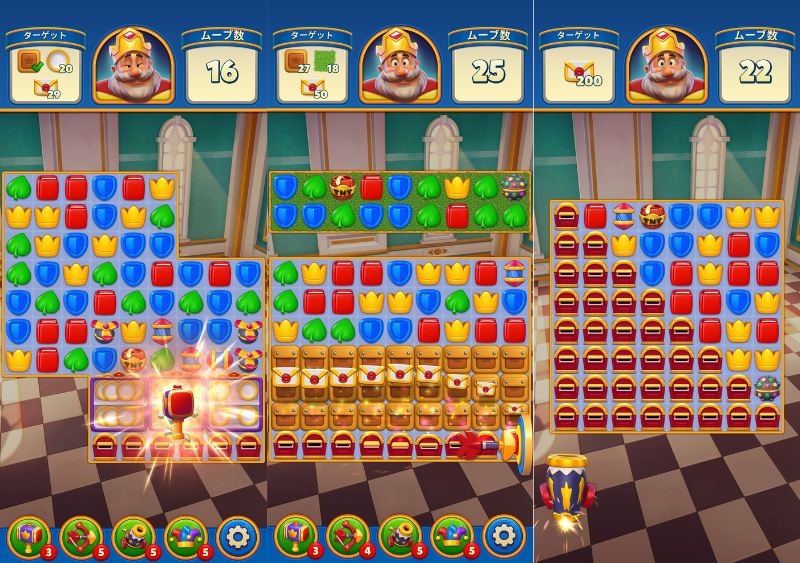
Task: Select the light ball on the grass tiles
Action: [x=515, y=188]
